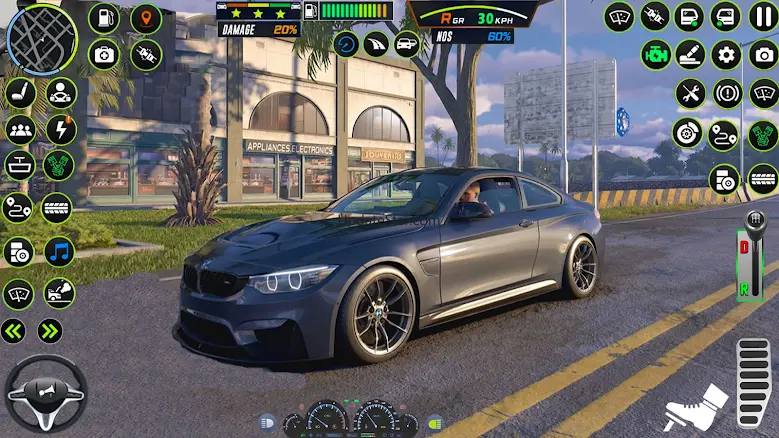
Task: Honk the horn on the steering wheel
Action: pos(46,394)
